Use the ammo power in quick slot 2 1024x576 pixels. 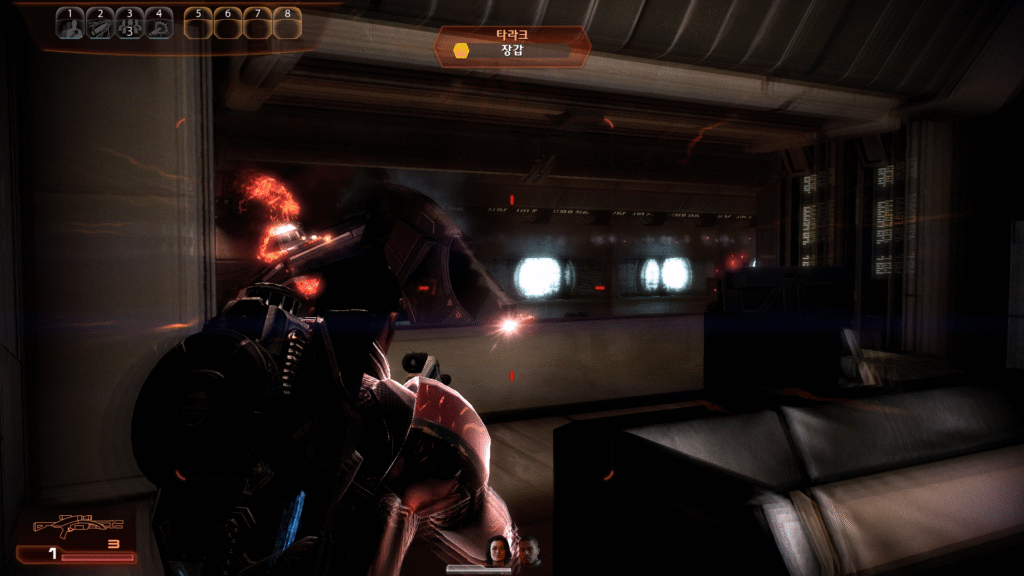click(99, 24)
